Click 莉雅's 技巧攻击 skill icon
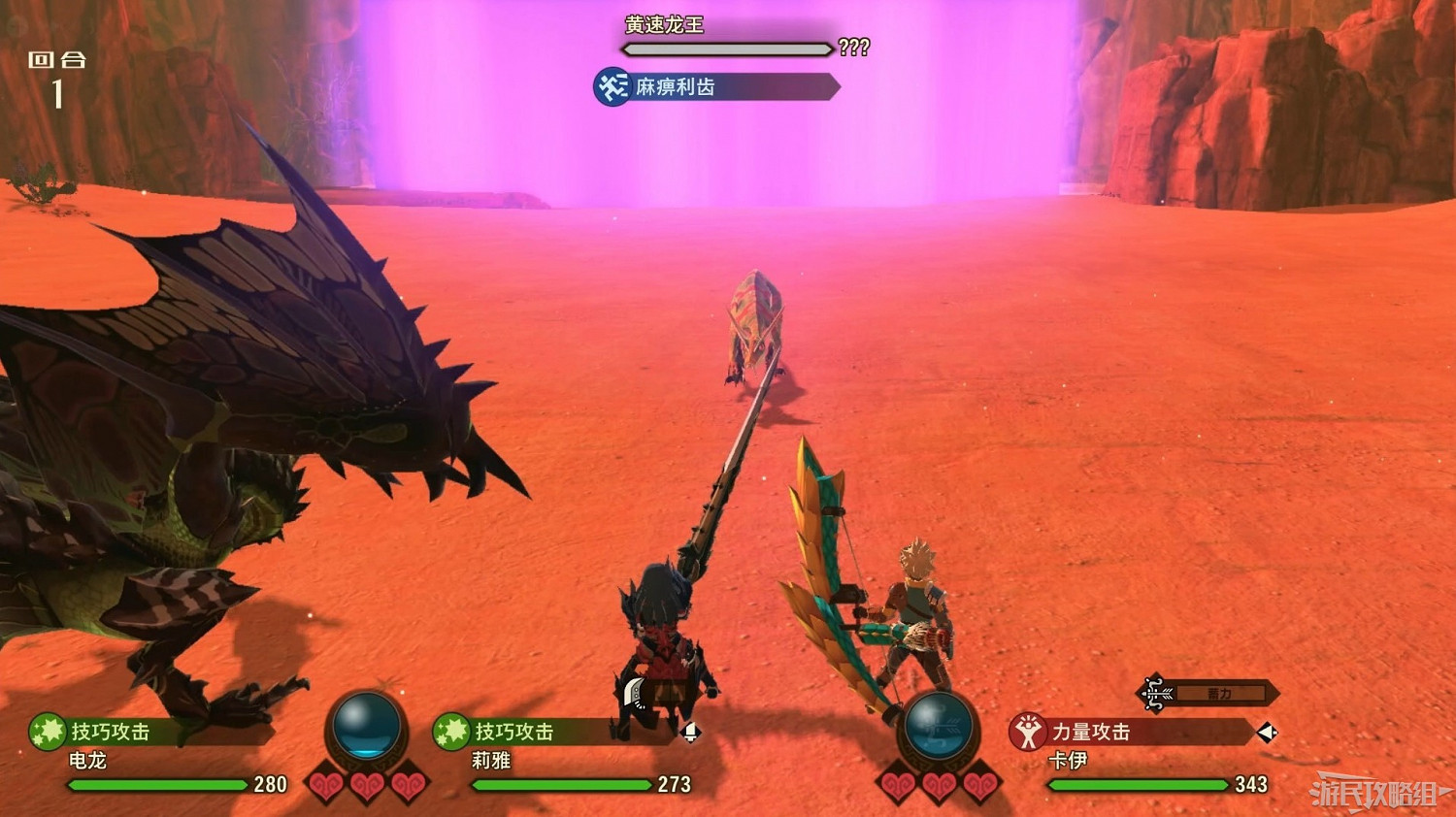 pyautogui.click(x=452, y=732)
